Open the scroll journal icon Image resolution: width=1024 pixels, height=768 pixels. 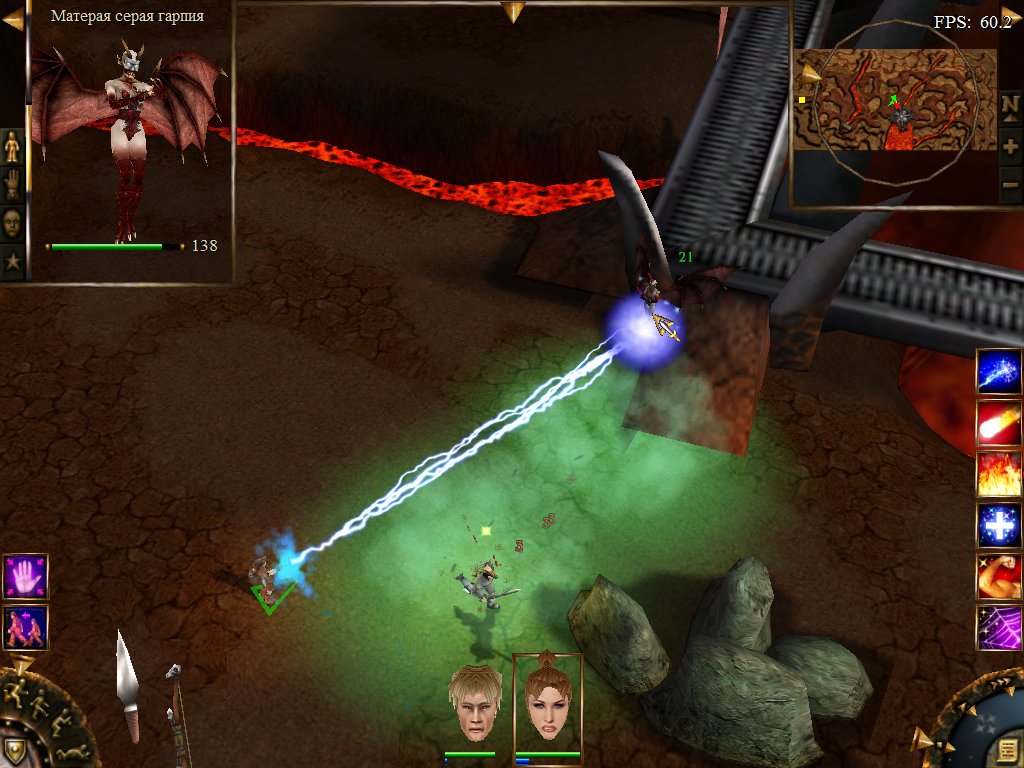[x=1009, y=751]
